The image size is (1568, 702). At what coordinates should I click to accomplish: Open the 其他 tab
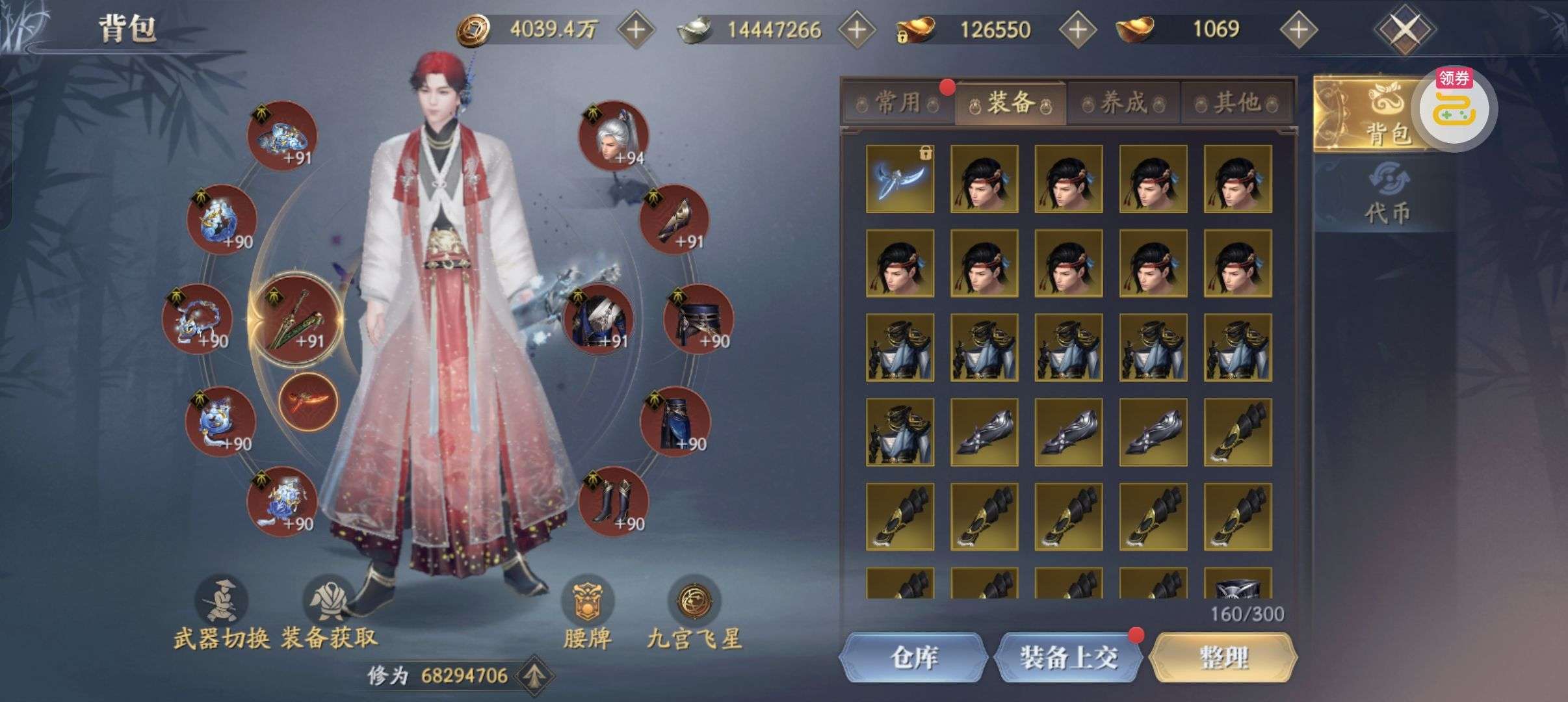[1236, 103]
